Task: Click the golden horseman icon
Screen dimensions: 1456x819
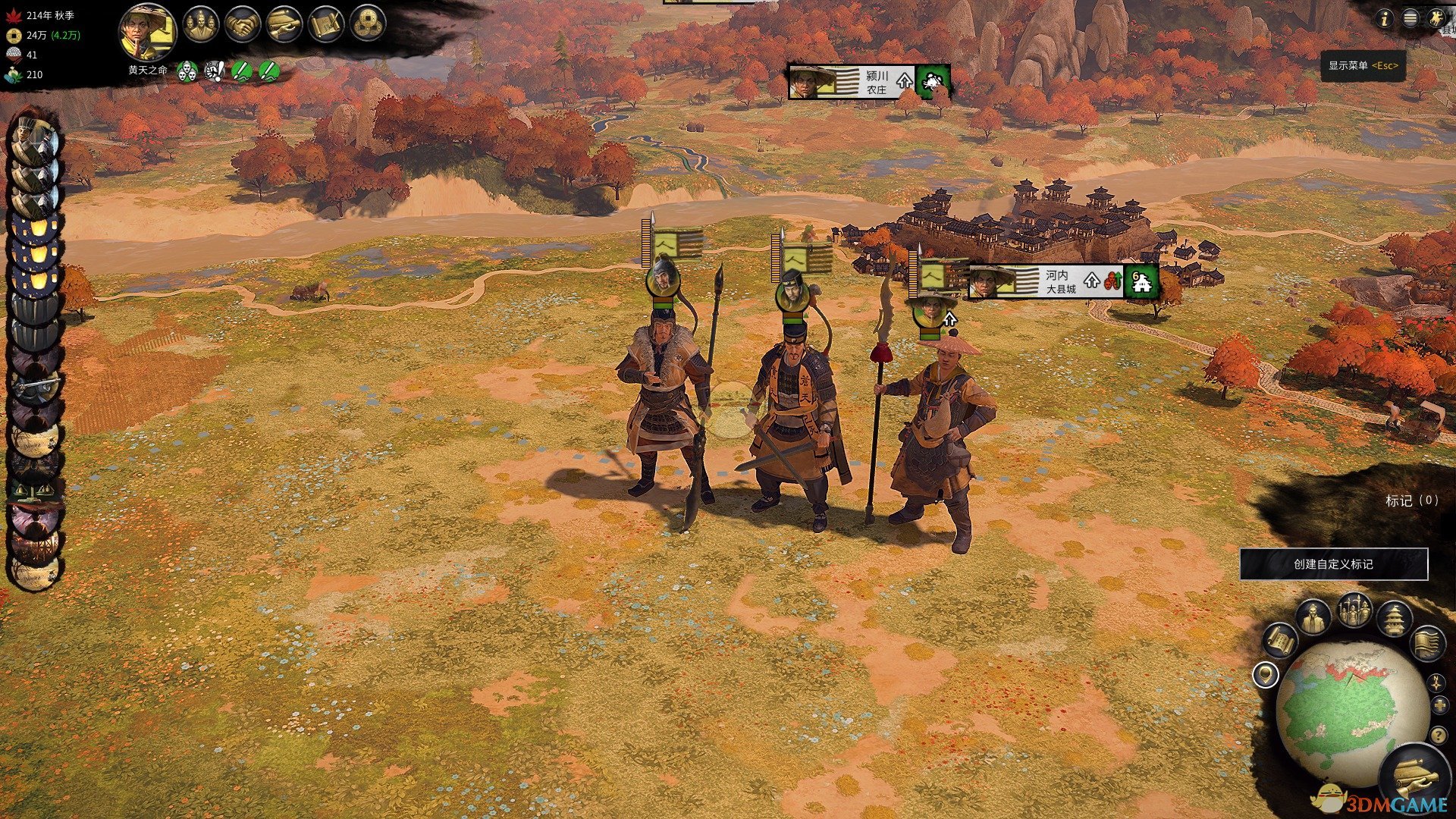Action: (1436, 18)
